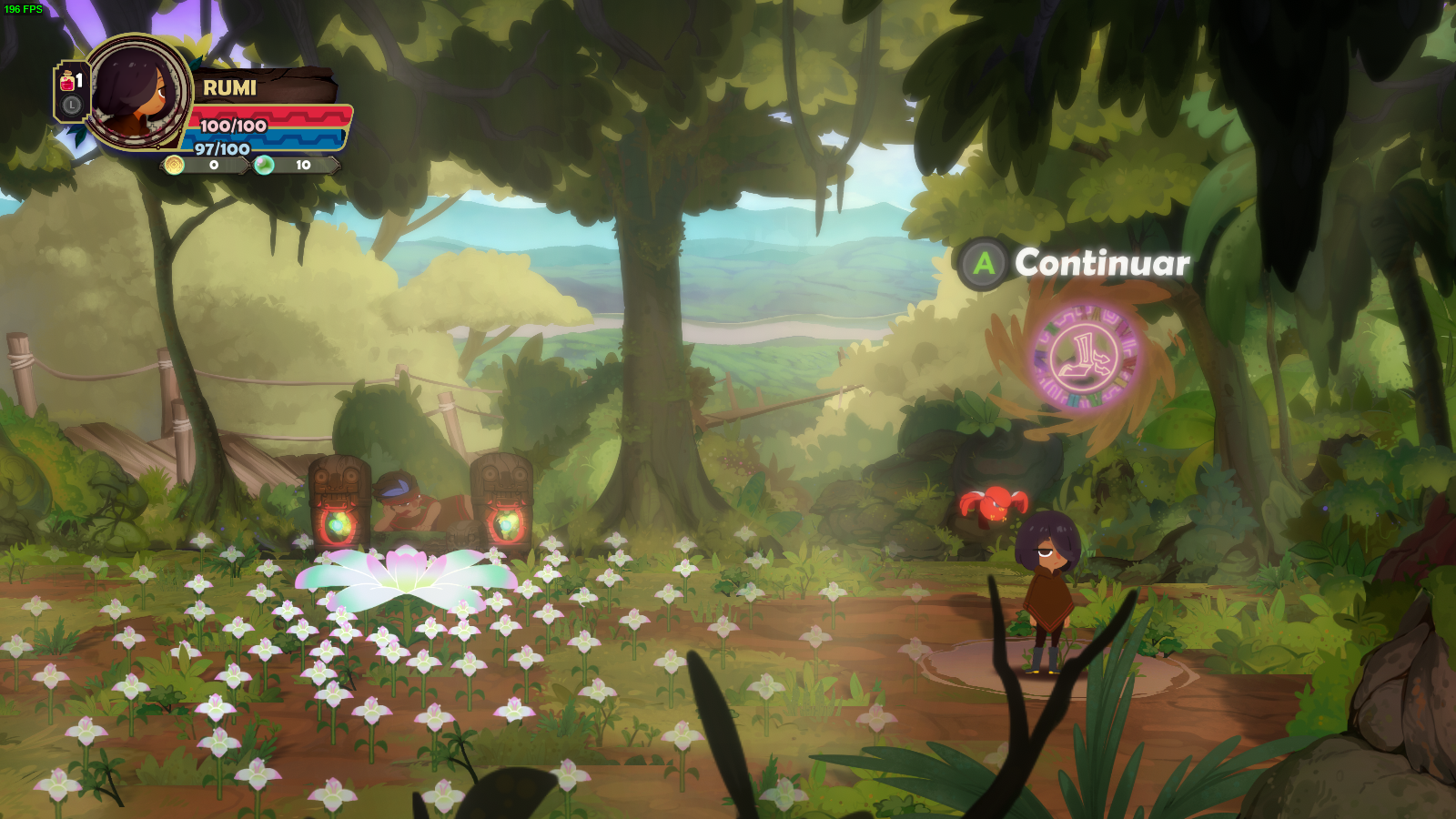1456x819 pixels.
Task: Select the red health potion slot
Action: (69, 83)
